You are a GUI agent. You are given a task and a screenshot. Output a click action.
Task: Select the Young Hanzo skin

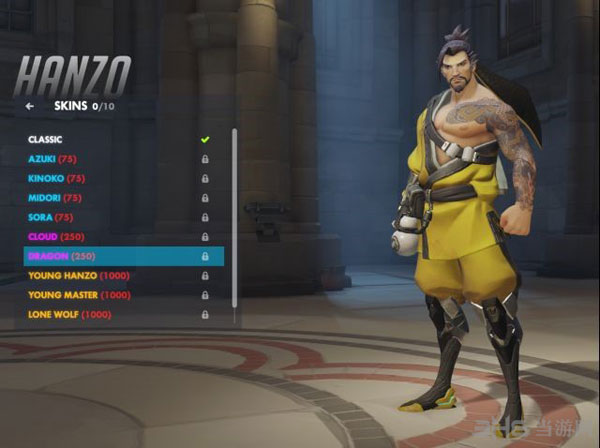78,276
